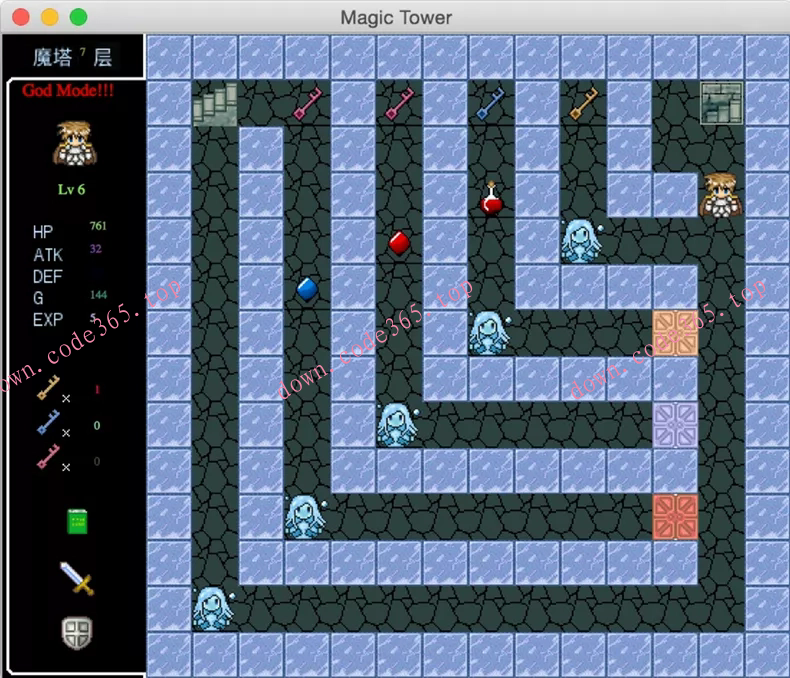790x678 pixels.
Task: Select the yellow key in the inventory panel
Action: tap(49, 387)
